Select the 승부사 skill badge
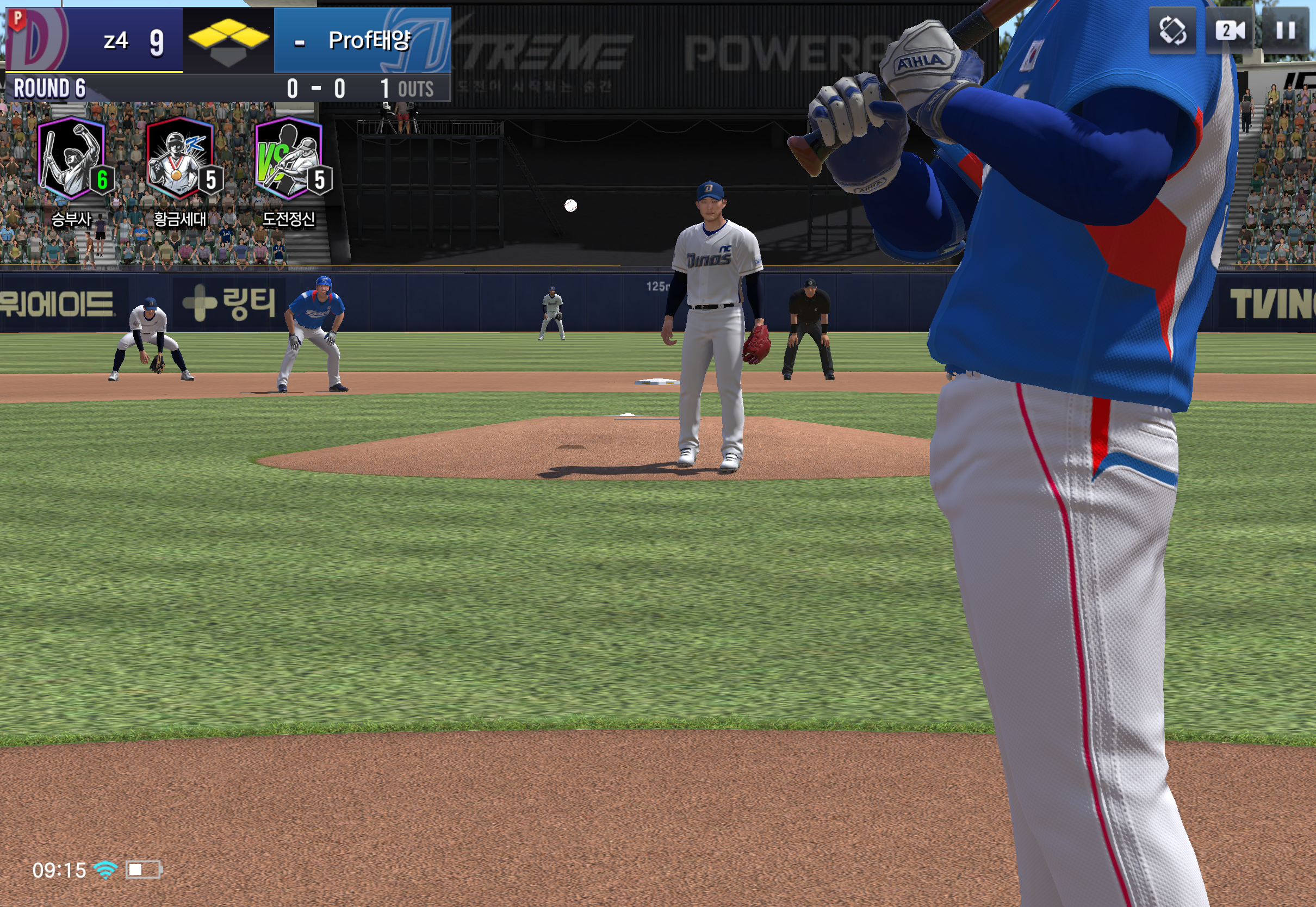The height and width of the screenshot is (907, 1316). [72, 159]
